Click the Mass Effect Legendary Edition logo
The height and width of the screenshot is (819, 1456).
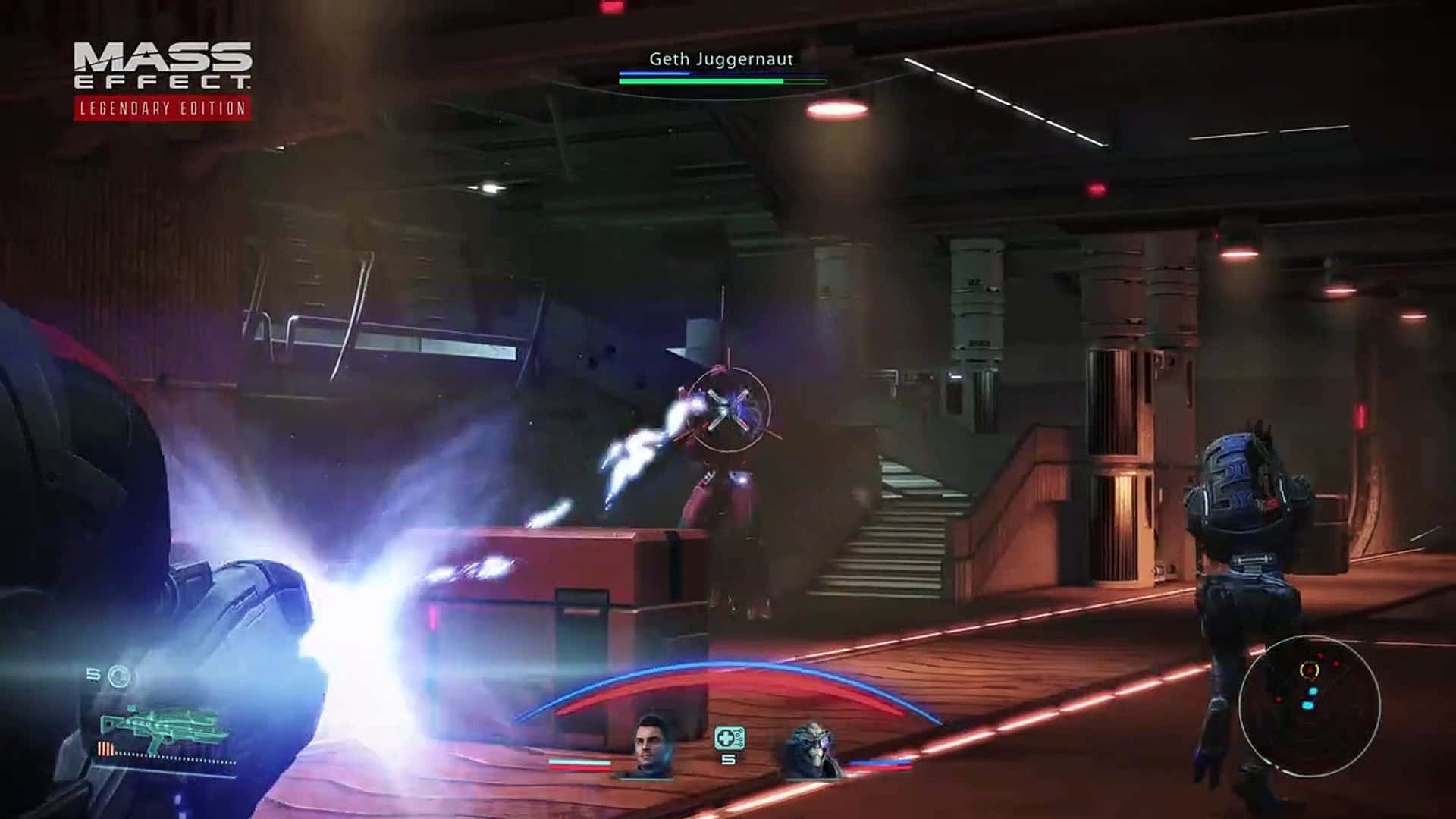click(162, 80)
